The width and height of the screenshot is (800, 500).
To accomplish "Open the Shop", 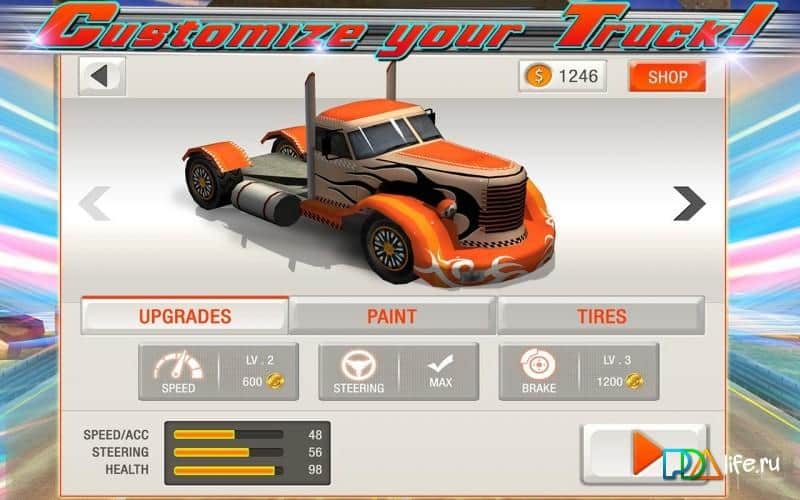I will (667, 76).
